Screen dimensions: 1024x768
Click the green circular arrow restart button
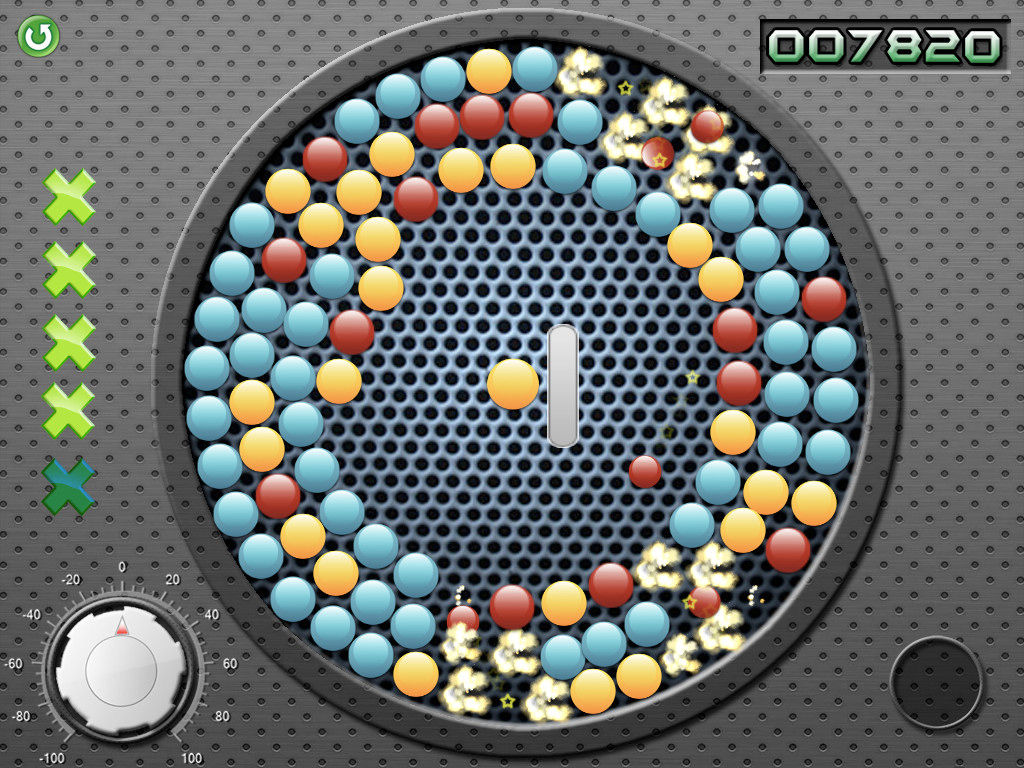[39, 37]
